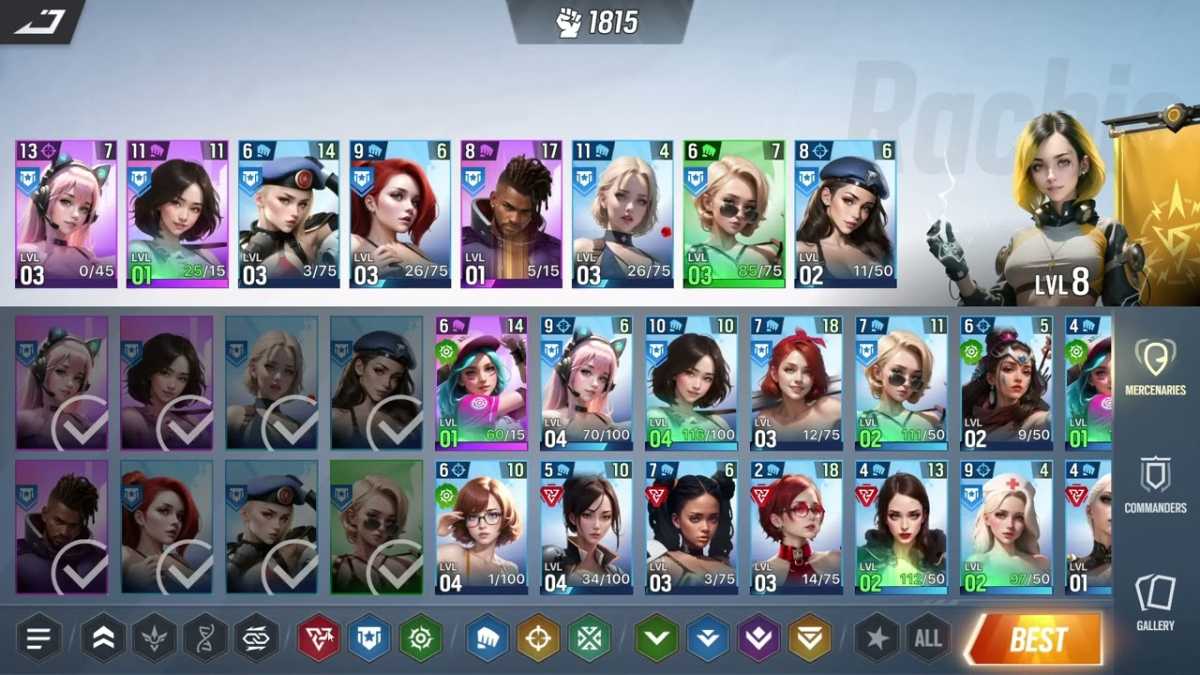Screen dimensions: 1200x675
Task: Filter by the blue fist class icon
Action: point(487,638)
